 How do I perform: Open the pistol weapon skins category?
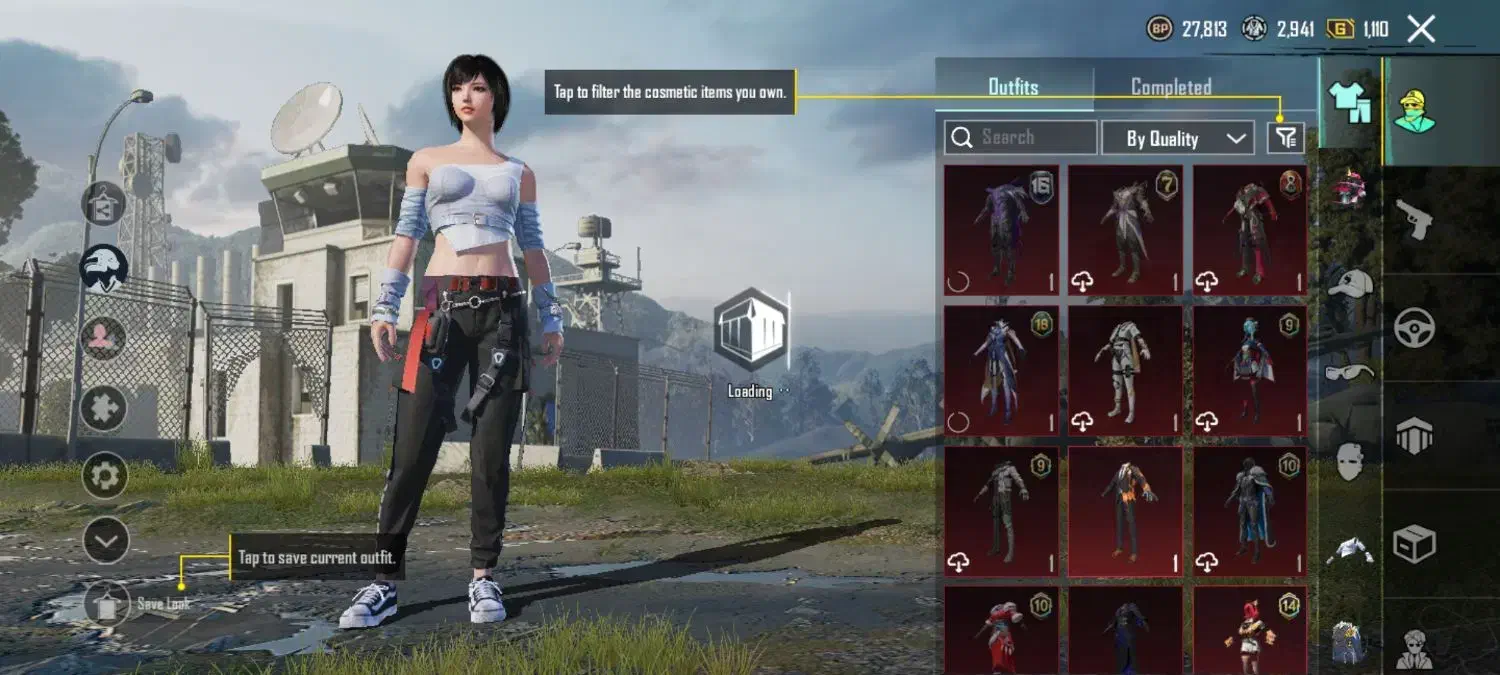[1415, 220]
